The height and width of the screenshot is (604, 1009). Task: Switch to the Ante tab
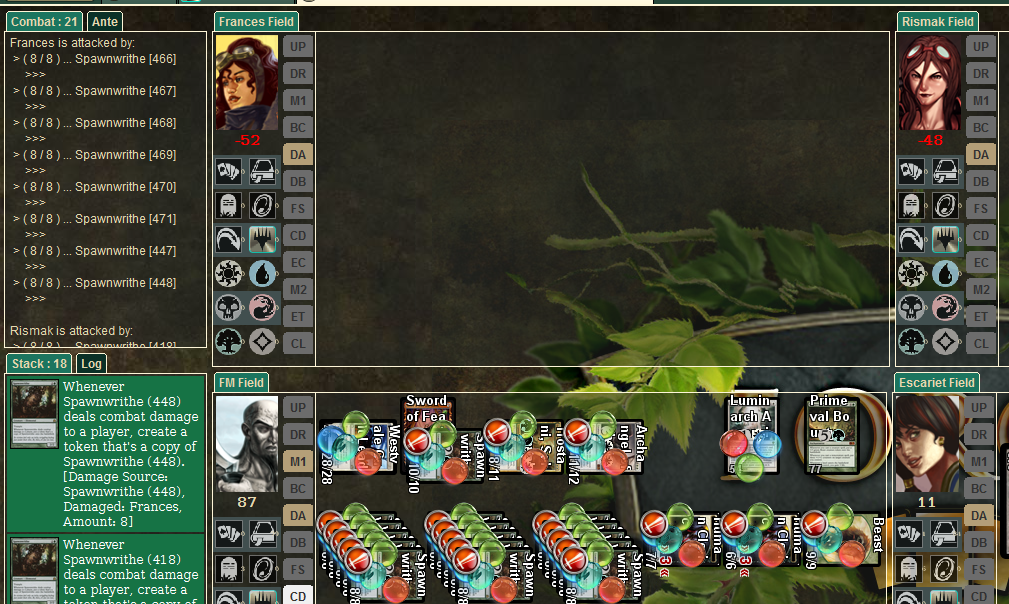click(x=104, y=22)
